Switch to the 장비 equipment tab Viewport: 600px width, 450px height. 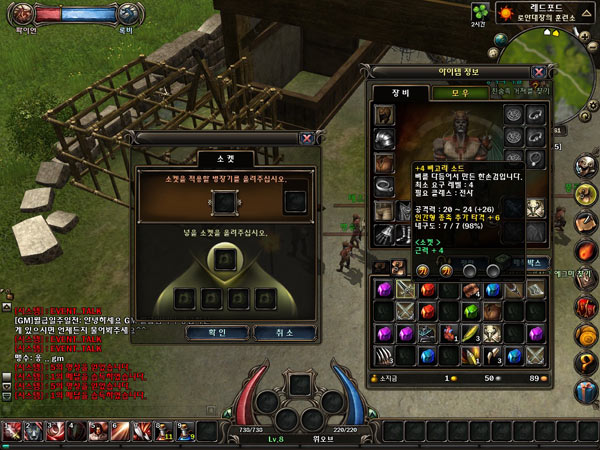[390, 93]
